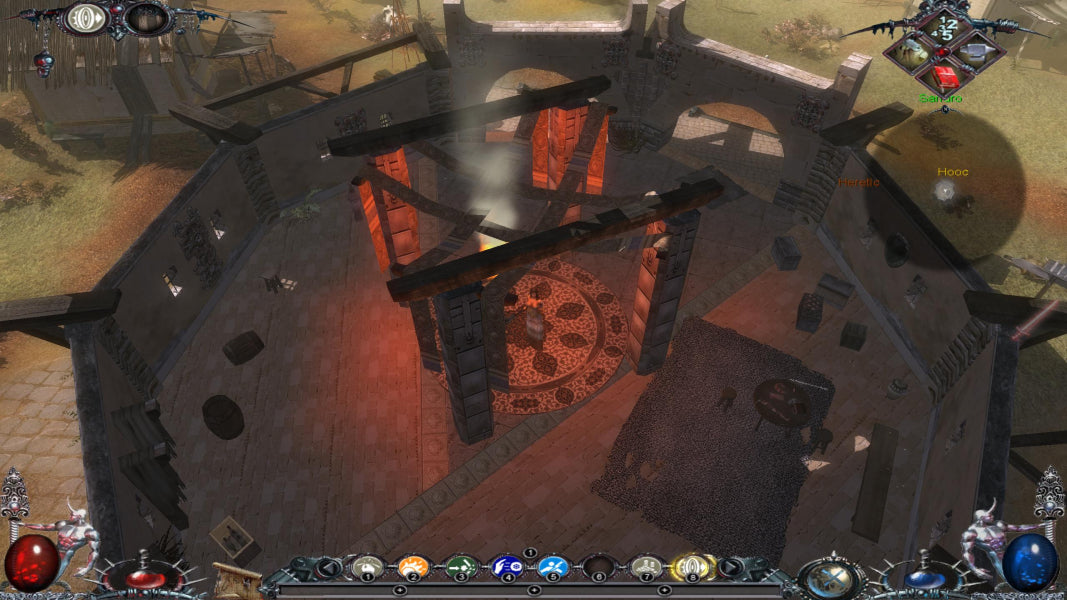Screen dimensions: 1067x600
Task: Use the orange fire skill in slot 2
Action: tap(412, 568)
